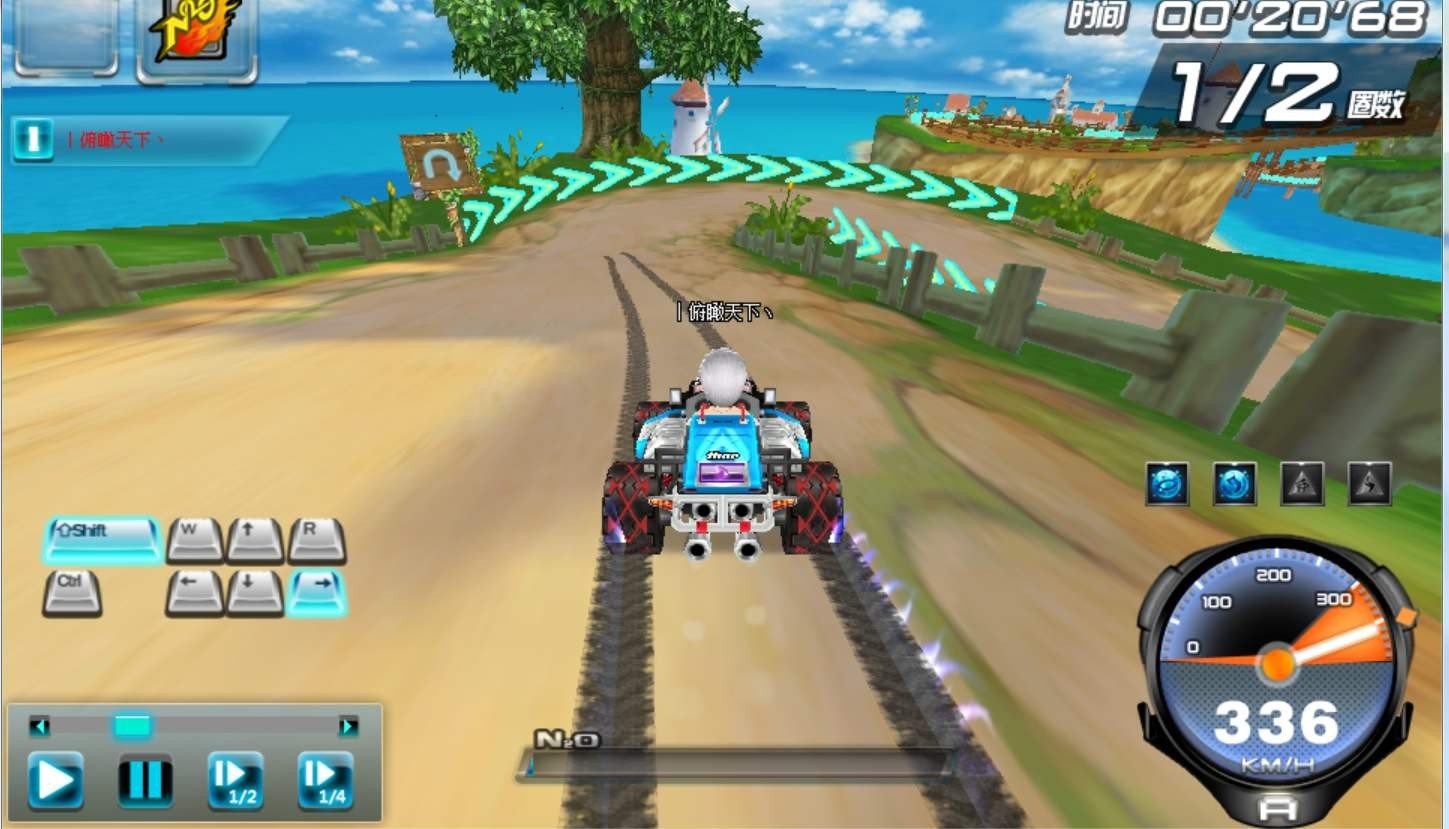This screenshot has width=1449, height=829.
Task: Activate the blue swirling orb skill icon
Action: pyautogui.click(x=1167, y=484)
